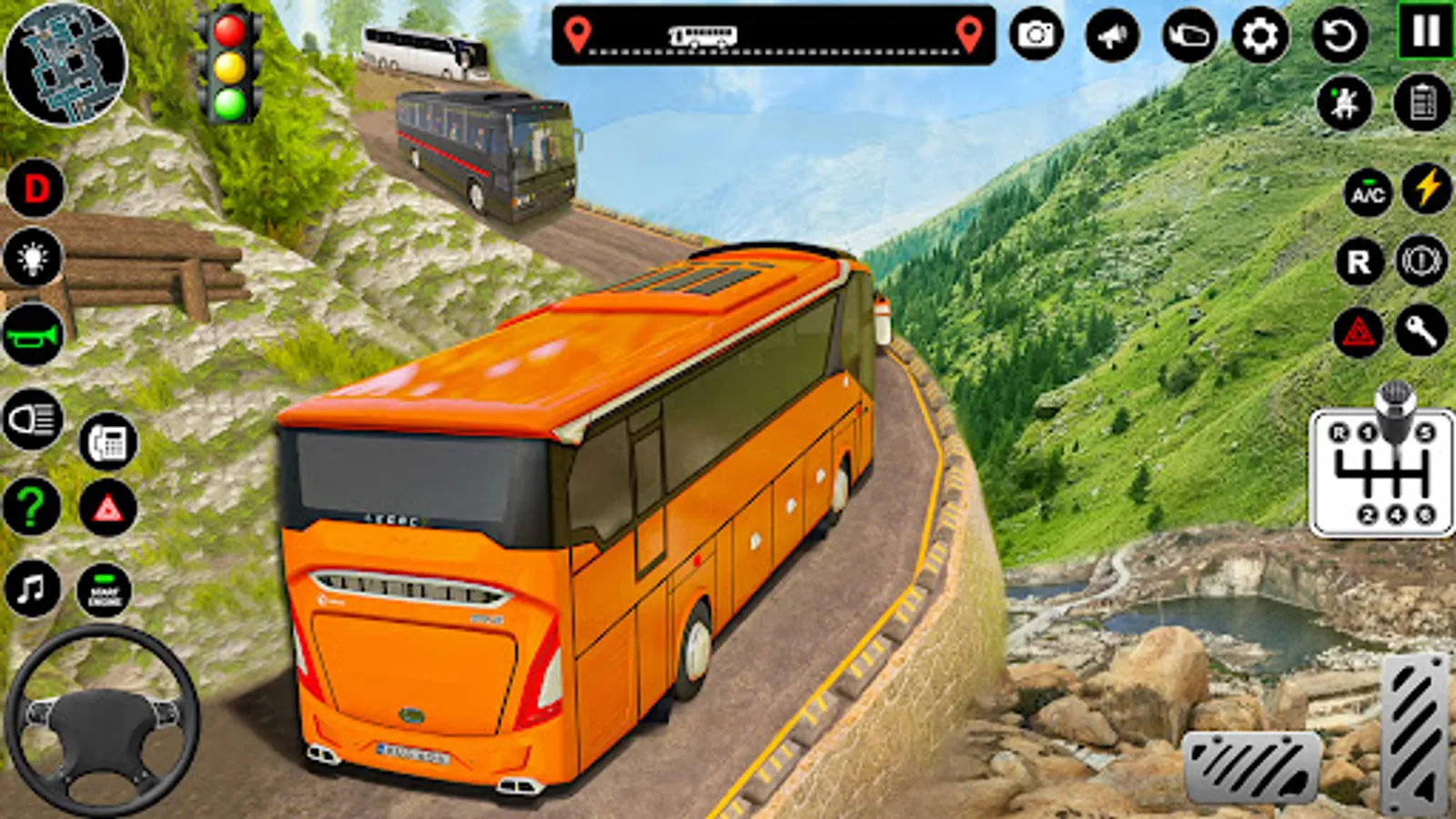Screen dimensions: 1456x819
Task: Activate the yellow lightning bolt button
Action: 1426,188
